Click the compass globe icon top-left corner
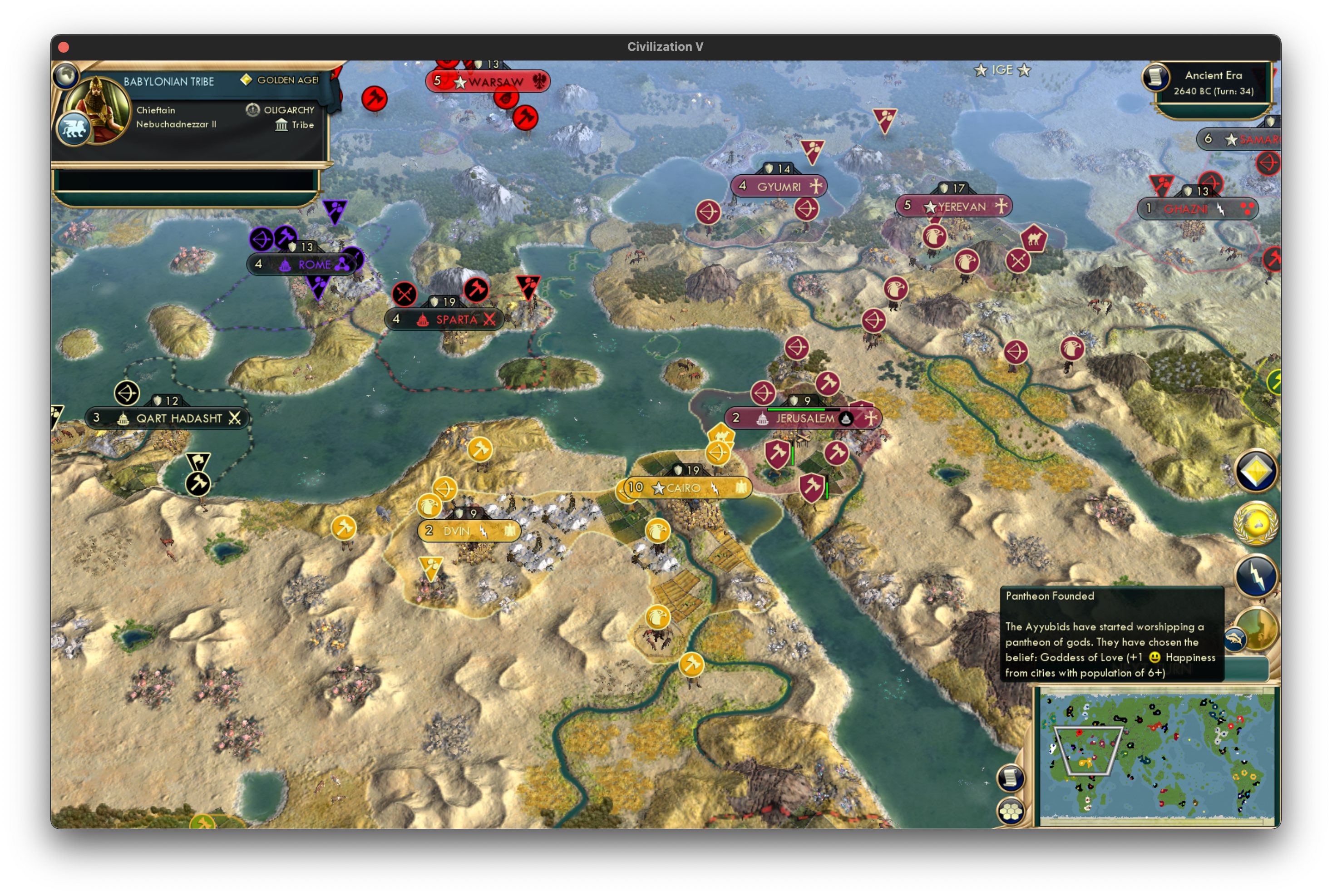 pyautogui.click(x=66, y=75)
